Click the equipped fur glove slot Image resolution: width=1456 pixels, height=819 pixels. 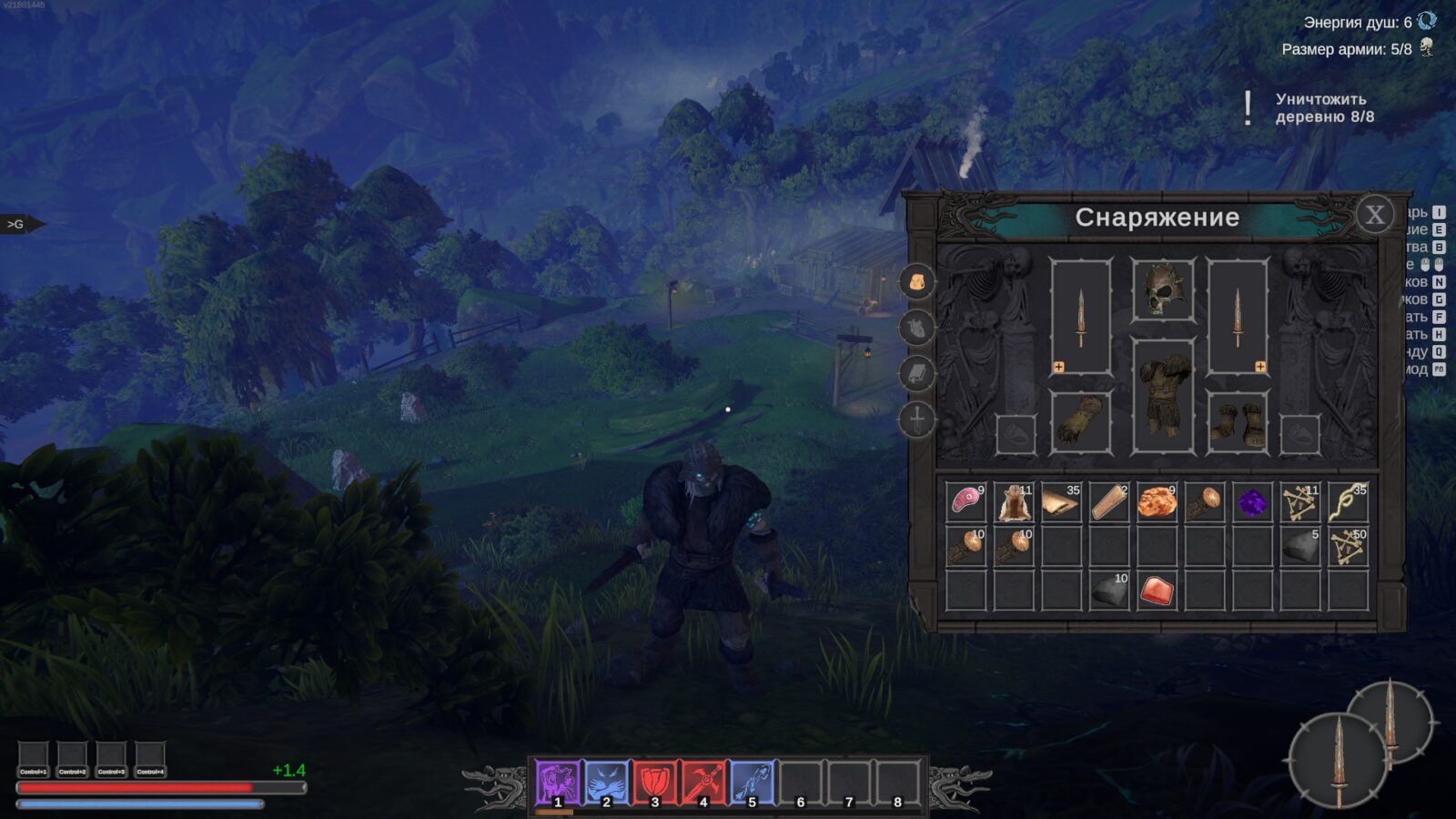(x=1080, y=422)
